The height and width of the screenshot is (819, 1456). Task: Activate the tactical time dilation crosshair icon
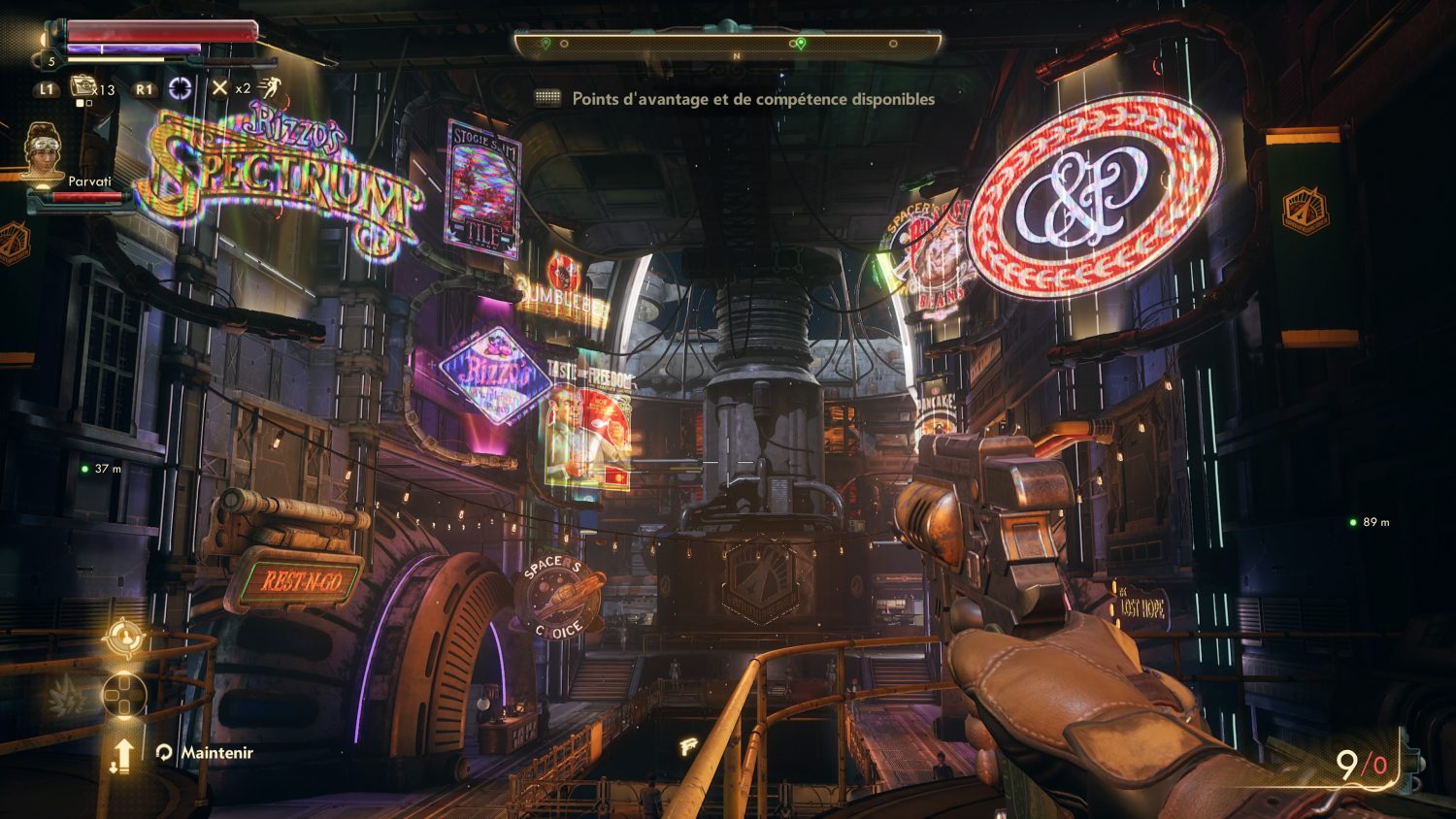pos(181,88)
